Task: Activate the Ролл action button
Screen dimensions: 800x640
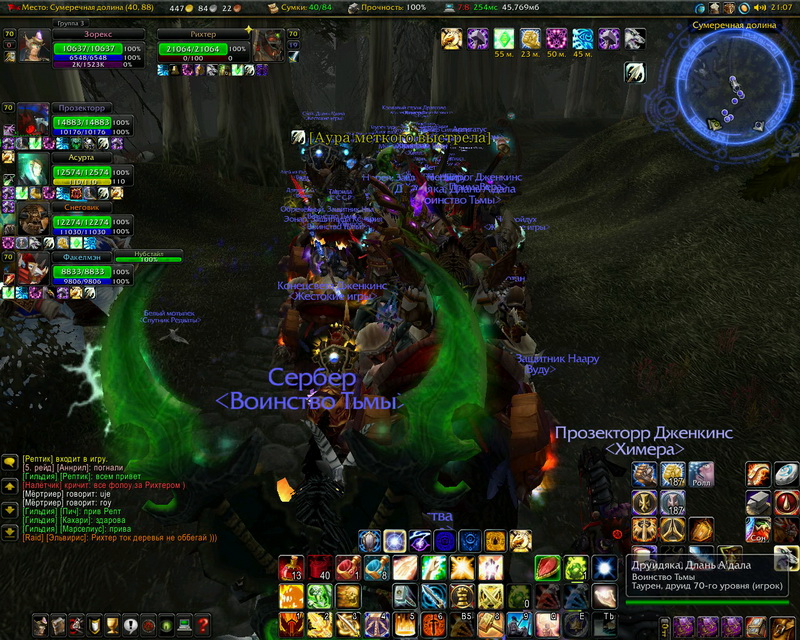Action: (x=701, y=474)
